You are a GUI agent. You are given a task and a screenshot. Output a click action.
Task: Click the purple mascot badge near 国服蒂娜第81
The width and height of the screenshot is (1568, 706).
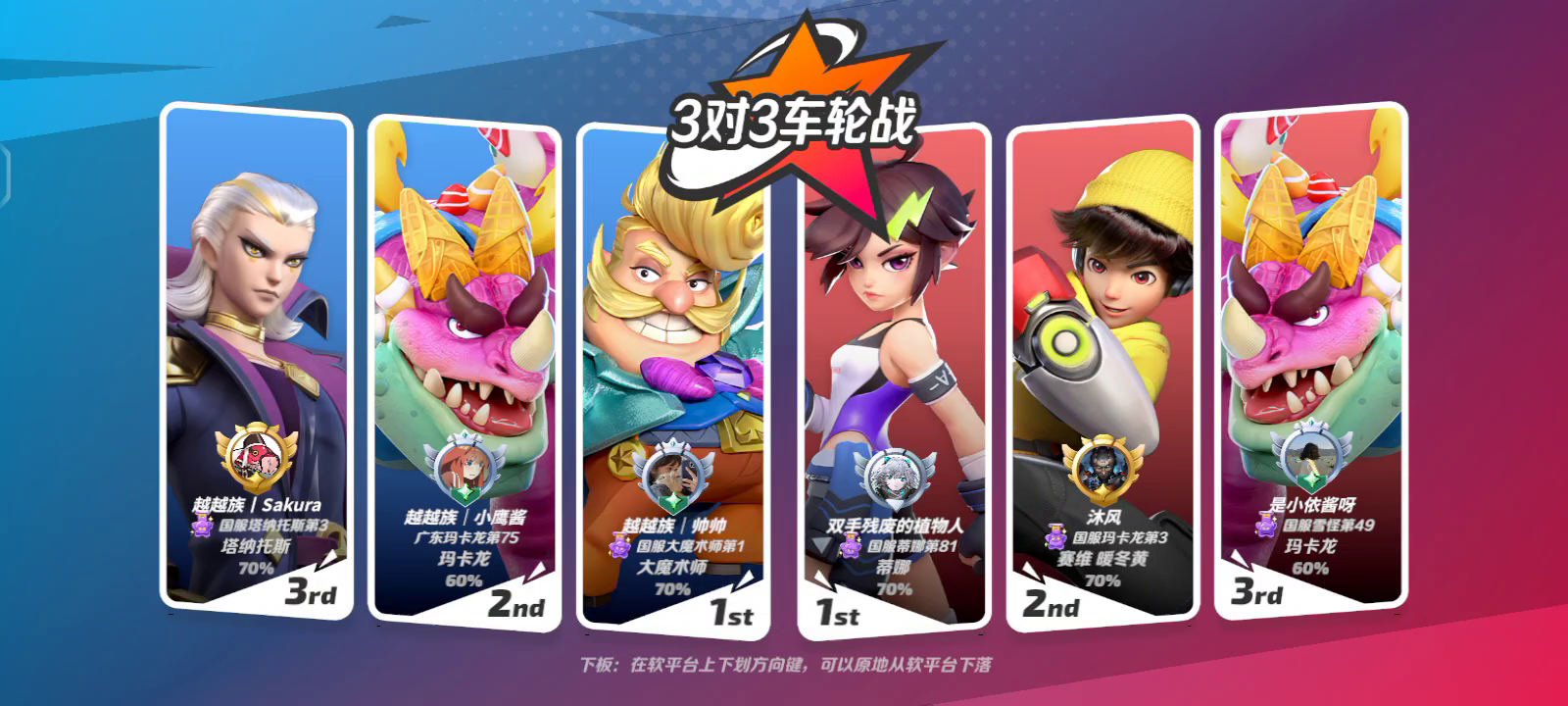pos(851,548)
